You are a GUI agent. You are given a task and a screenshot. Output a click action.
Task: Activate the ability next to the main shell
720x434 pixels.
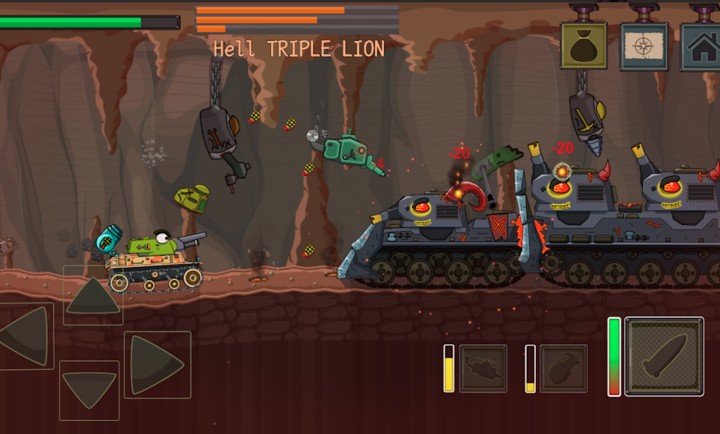pyautogui.click(x=563, y=368)
